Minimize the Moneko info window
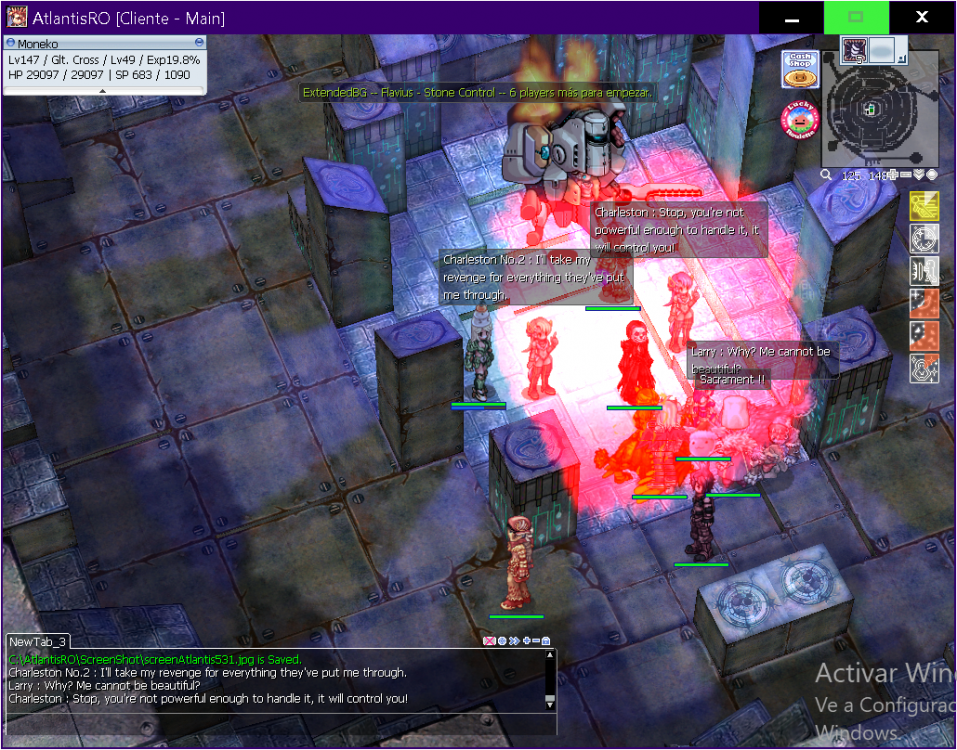The width and height of the screenshot is (957, 750). 199,43
